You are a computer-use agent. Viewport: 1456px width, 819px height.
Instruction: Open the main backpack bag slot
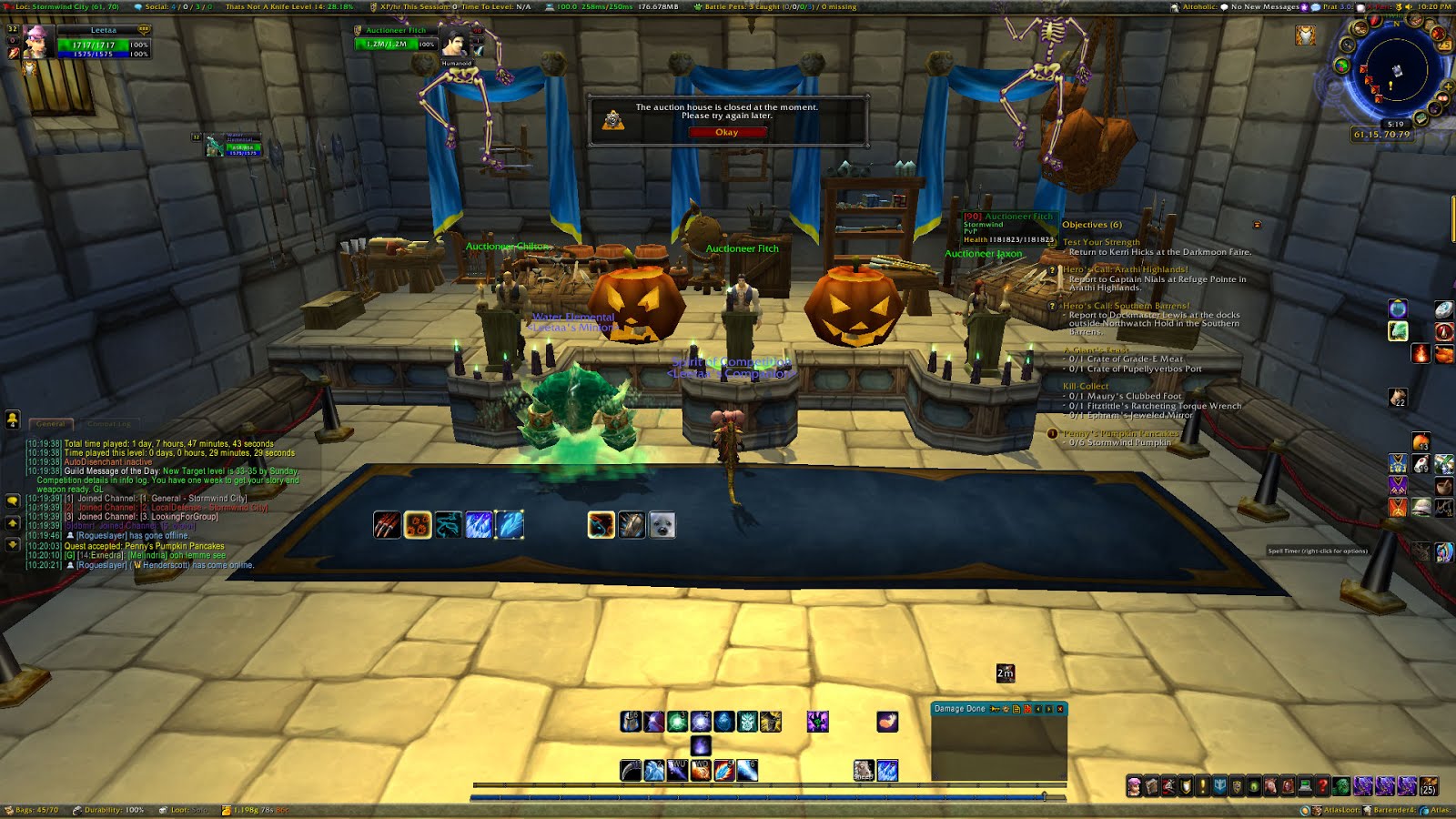point(1429,786)
